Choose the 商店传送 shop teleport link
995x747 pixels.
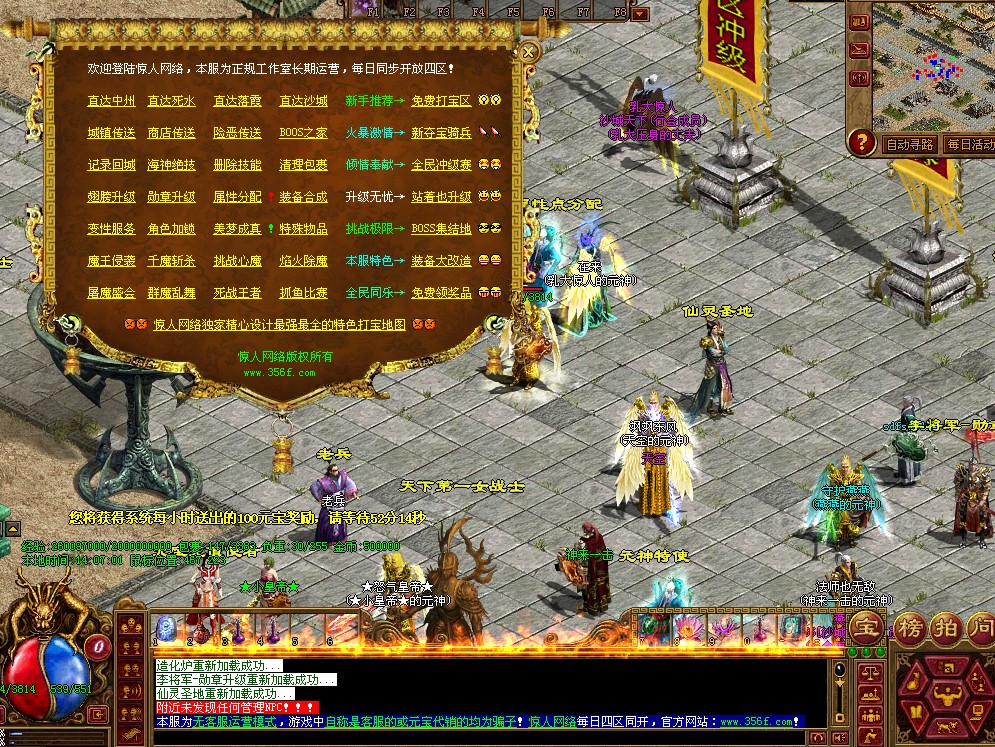coord(172,133)
